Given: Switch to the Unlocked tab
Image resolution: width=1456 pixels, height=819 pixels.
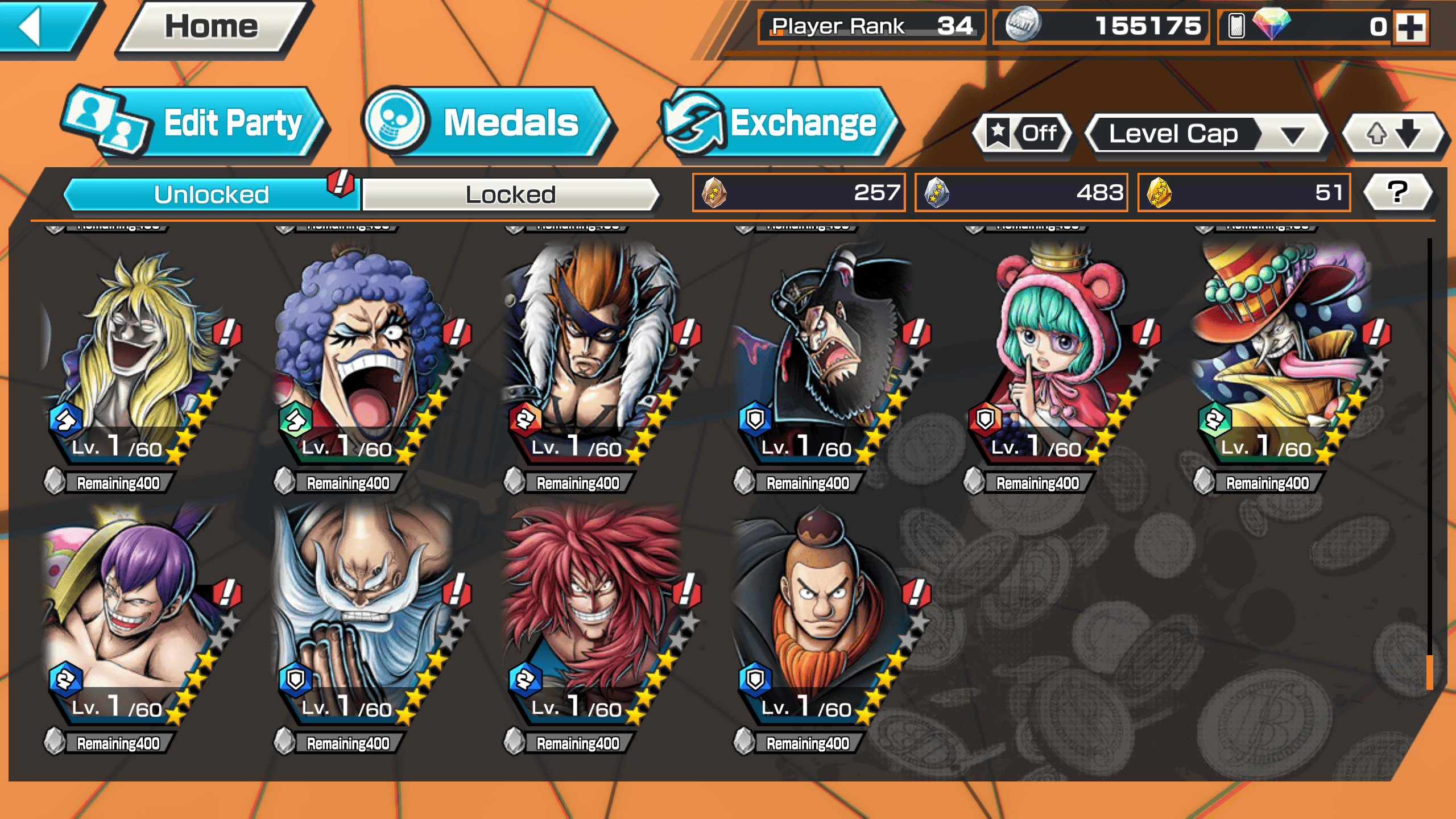Looking at the screenshot, I should [212, 195].
